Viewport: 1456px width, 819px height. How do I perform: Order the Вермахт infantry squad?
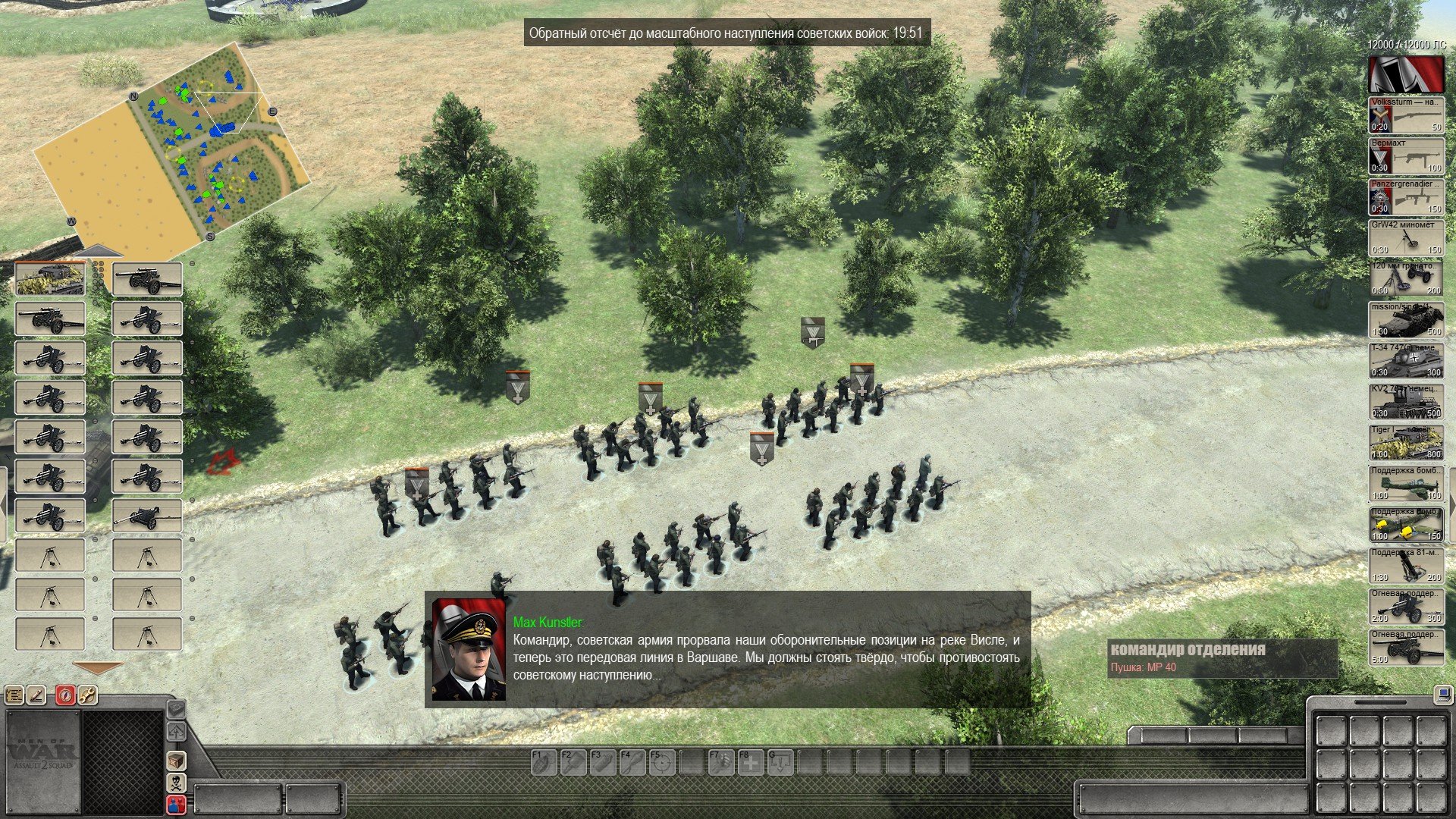(1406, 156)
